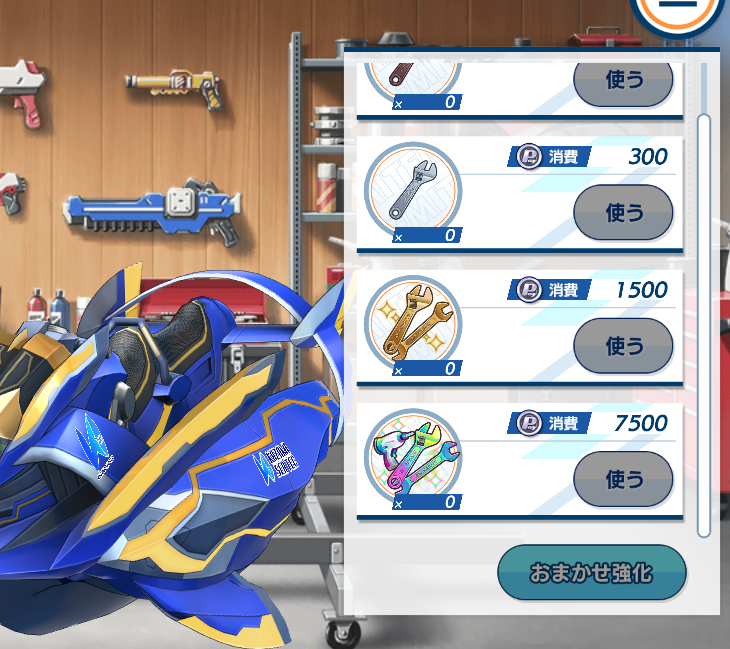Tap the おまかせ強化 auto-enhance button
Screen dimensions: 730x649
tap(592, 573)
